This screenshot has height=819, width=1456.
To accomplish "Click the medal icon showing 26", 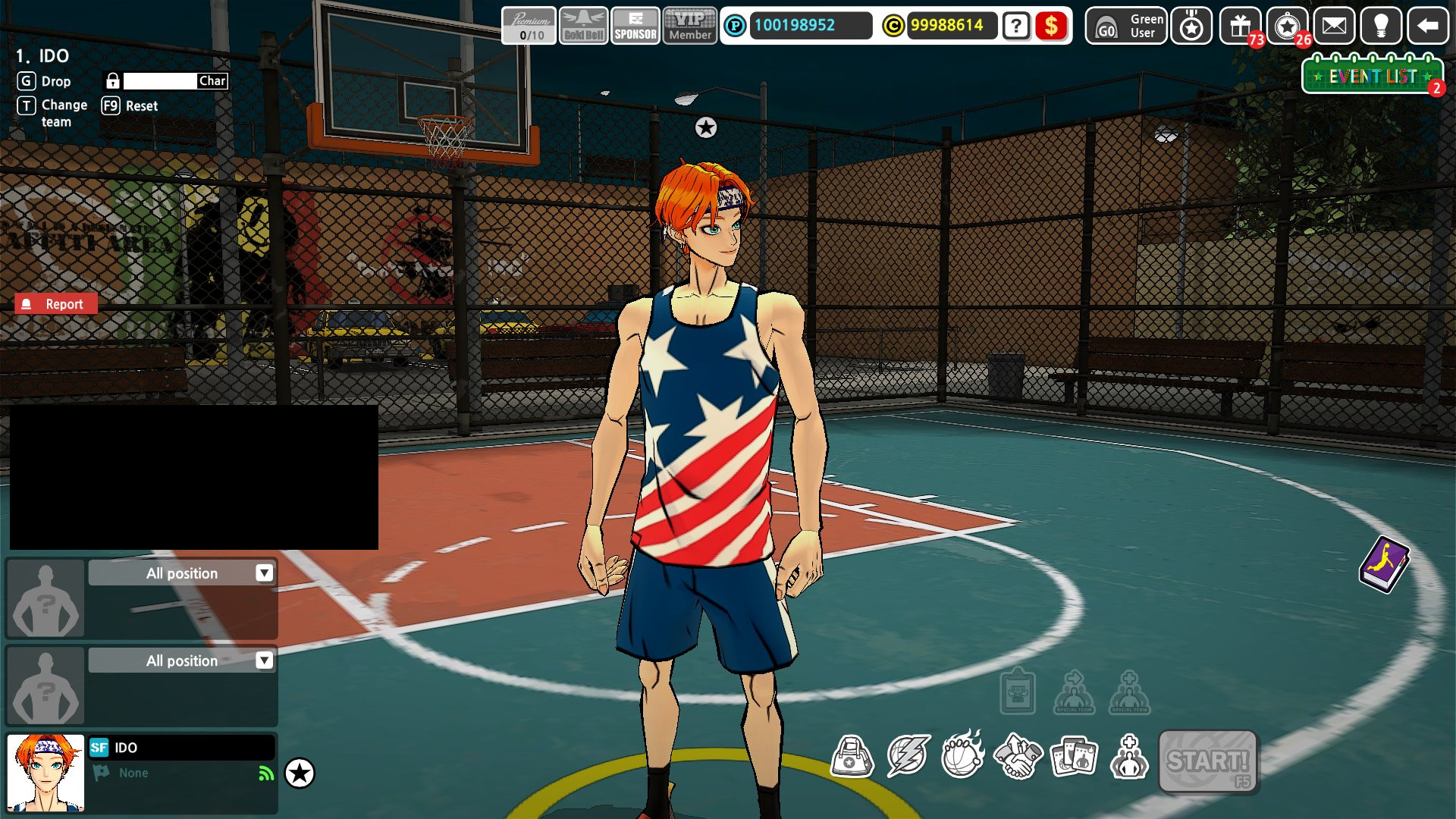I will [x=1285, y=27].
